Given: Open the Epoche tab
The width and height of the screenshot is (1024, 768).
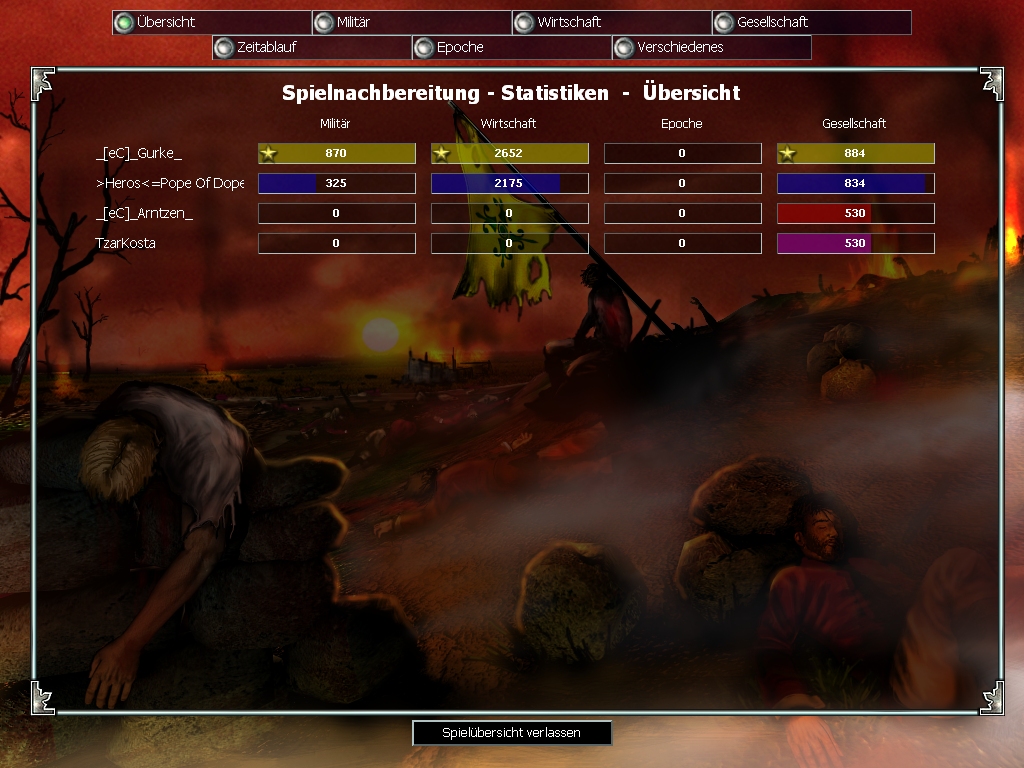Looking at the screenshot, I should tap(512, 47).
